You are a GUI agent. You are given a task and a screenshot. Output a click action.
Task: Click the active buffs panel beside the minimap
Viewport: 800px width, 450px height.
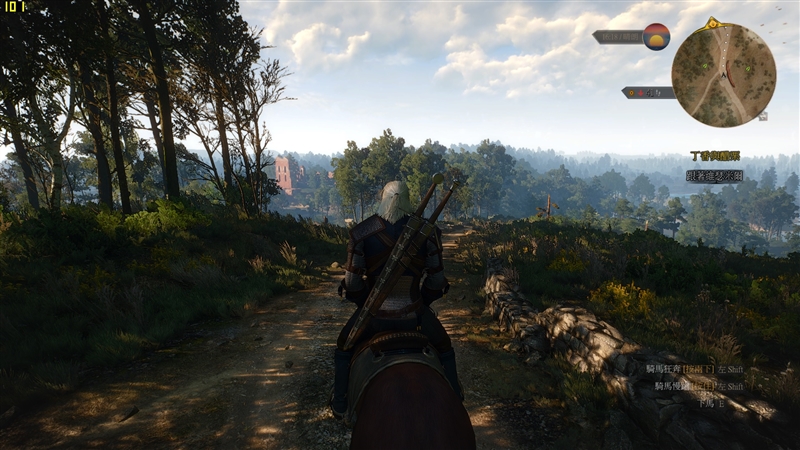pyautogui.click(x=648, y=92)
